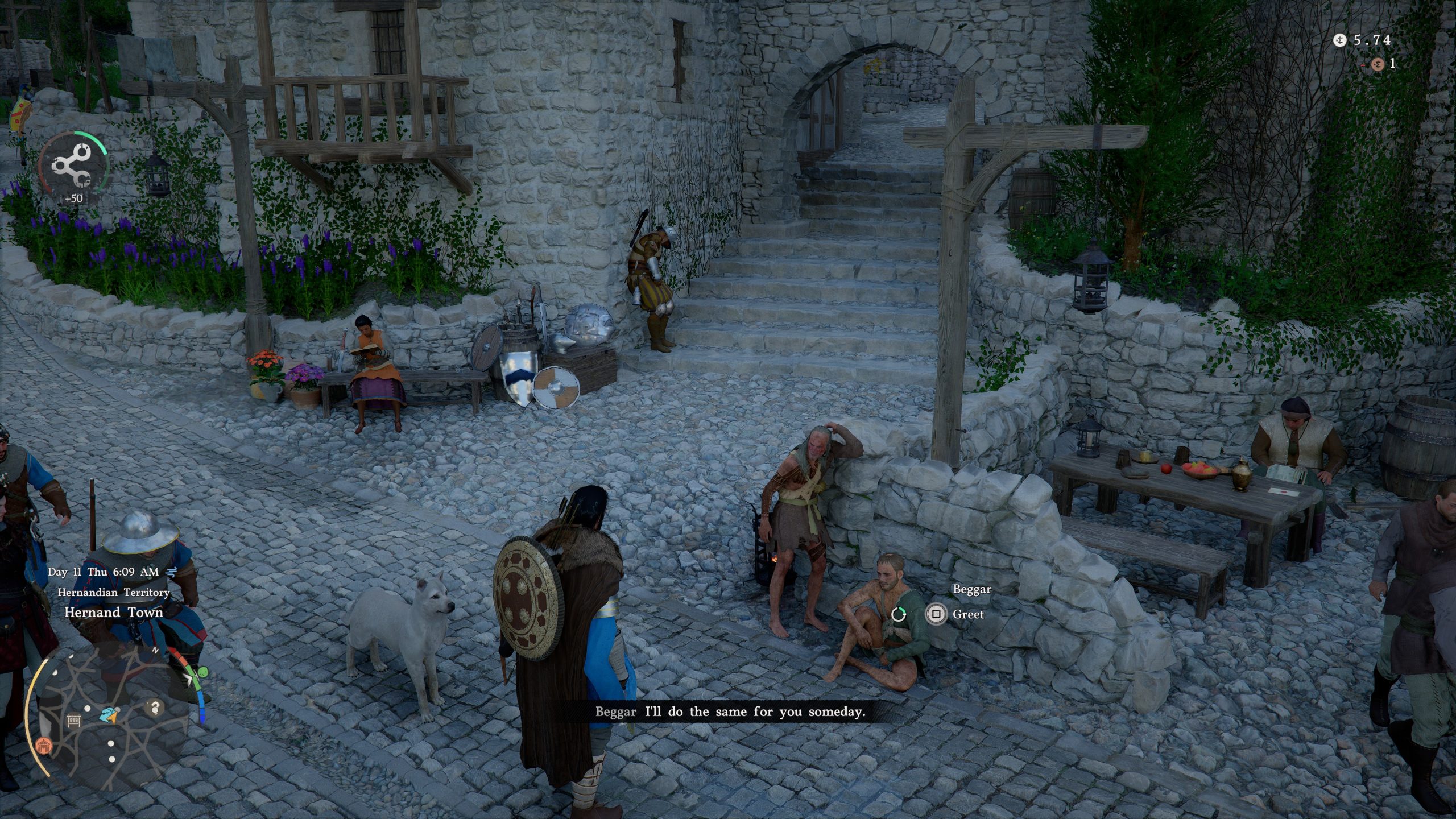This screenshot has width=1456, height=819.
Task: Select the question mark marker on minimap
Action: 154,708
